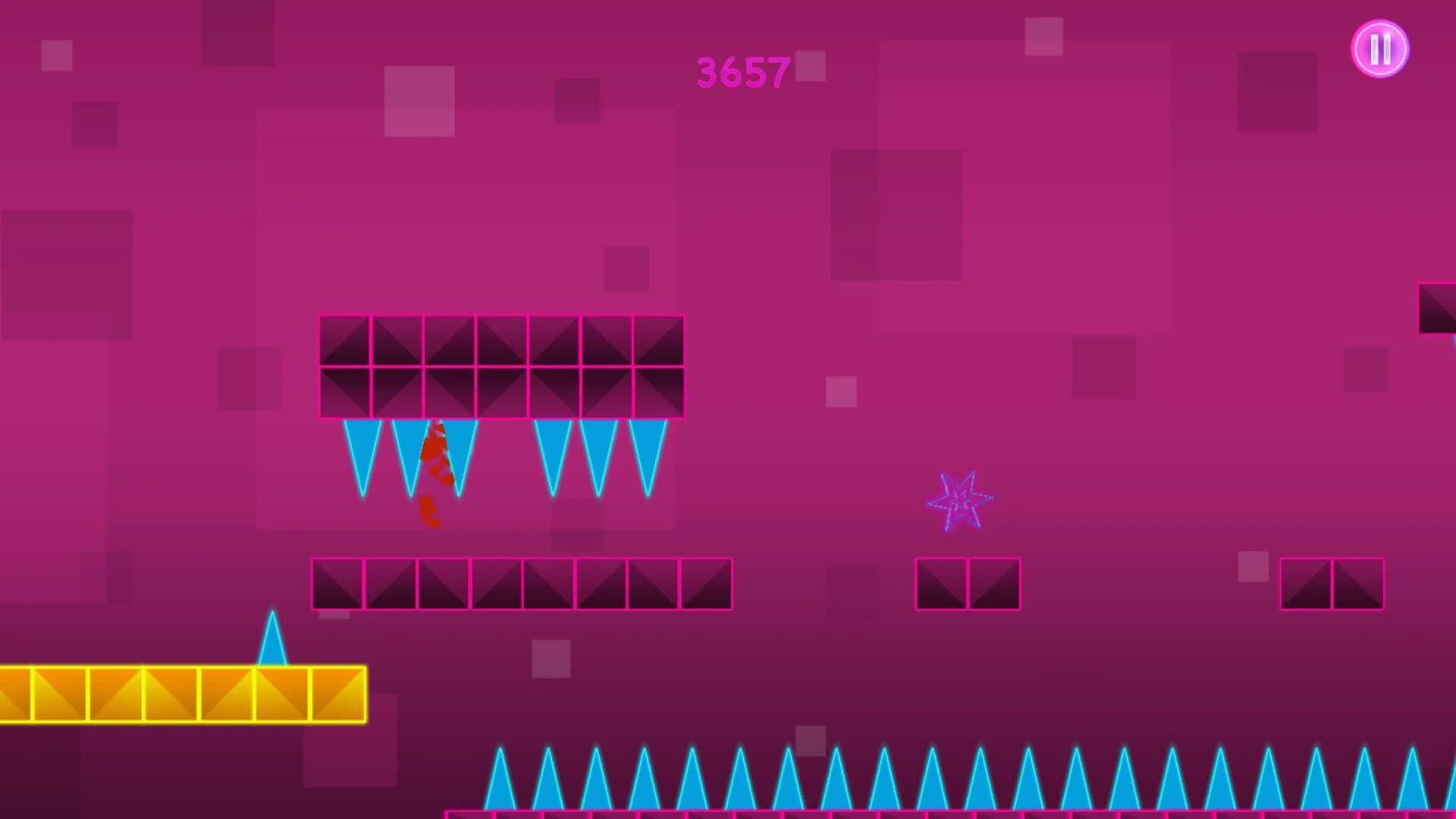The width and height of the screenshot is (1456, 819).
Task: Select the blue star collectible
Action: click(960, 500)
